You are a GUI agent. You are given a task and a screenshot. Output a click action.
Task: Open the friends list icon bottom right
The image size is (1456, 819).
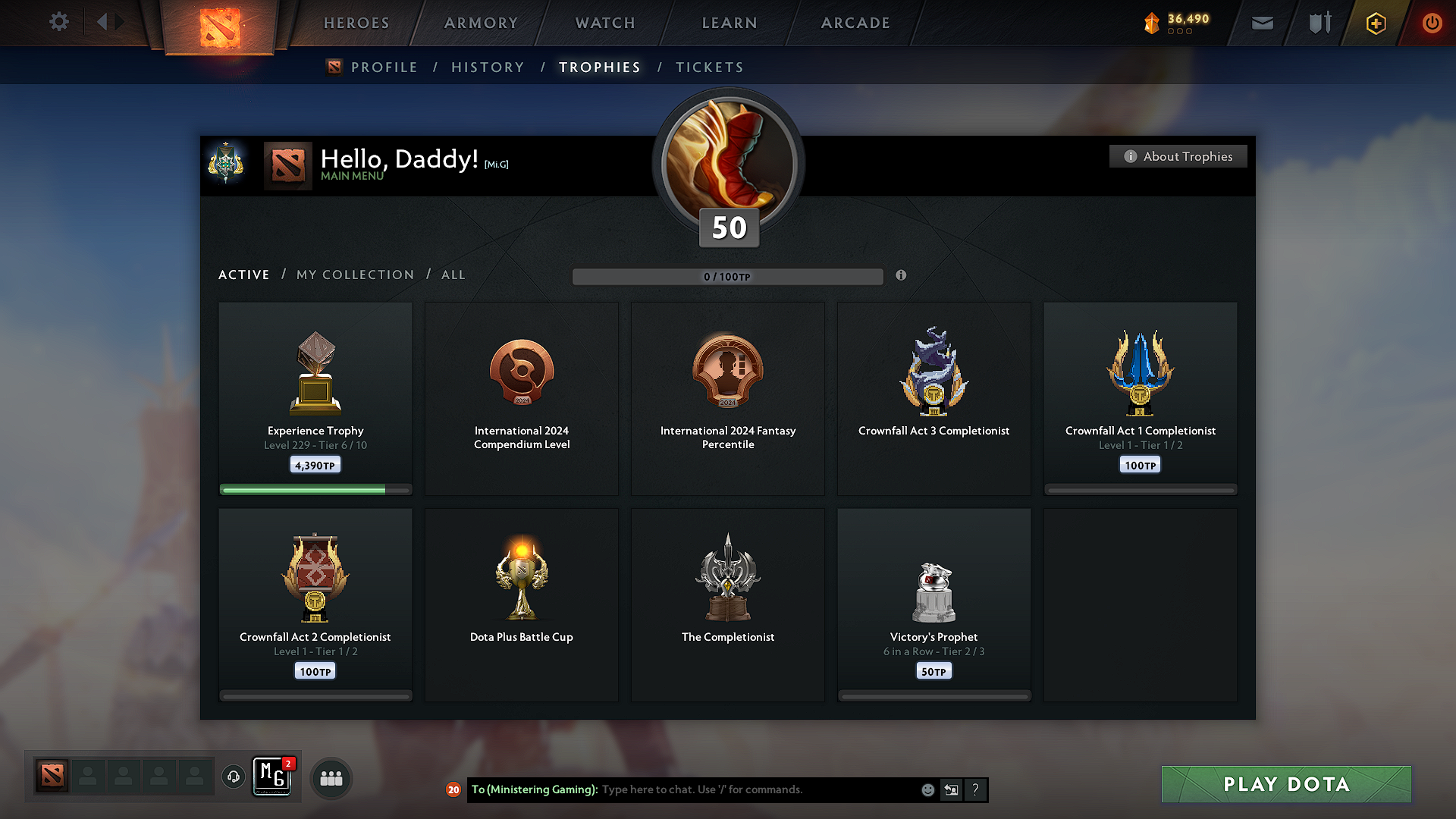(331, 777)
